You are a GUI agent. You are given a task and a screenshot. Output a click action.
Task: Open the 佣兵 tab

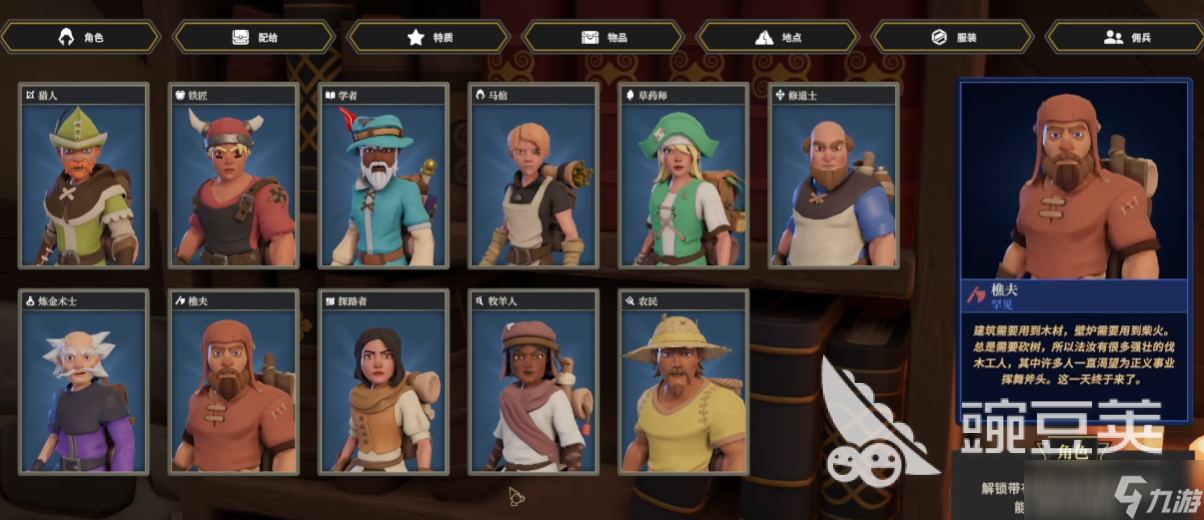[x=1127, y=38]
